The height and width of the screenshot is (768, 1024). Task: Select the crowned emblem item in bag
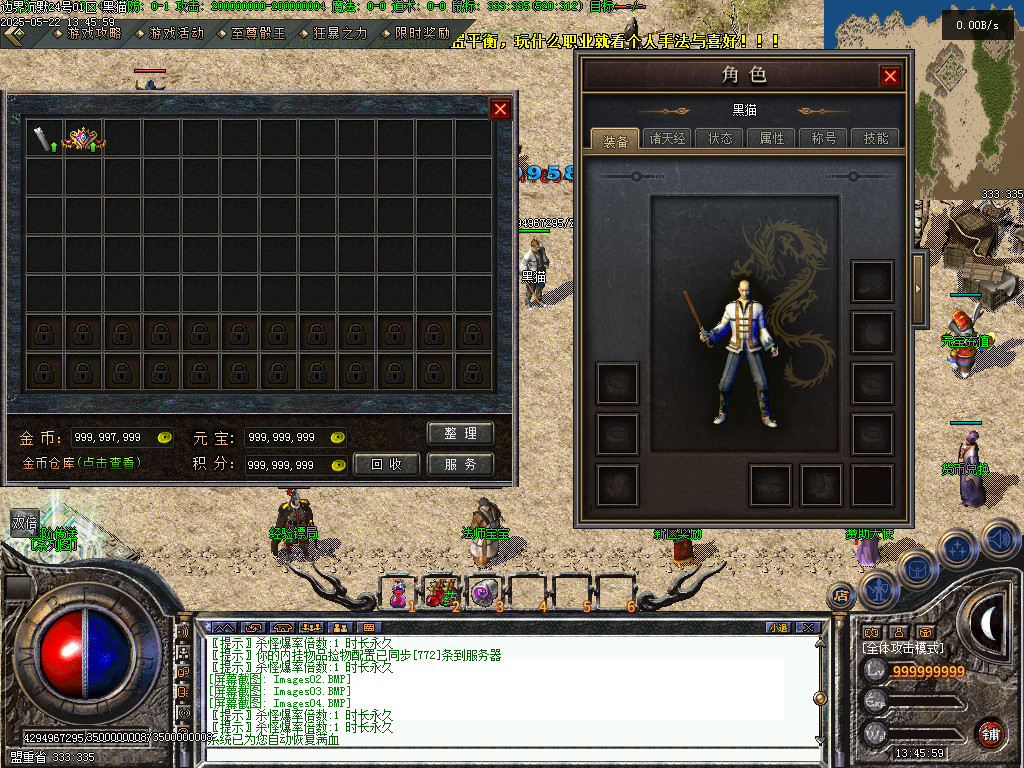pyautogui.click(x=83, y=139)
